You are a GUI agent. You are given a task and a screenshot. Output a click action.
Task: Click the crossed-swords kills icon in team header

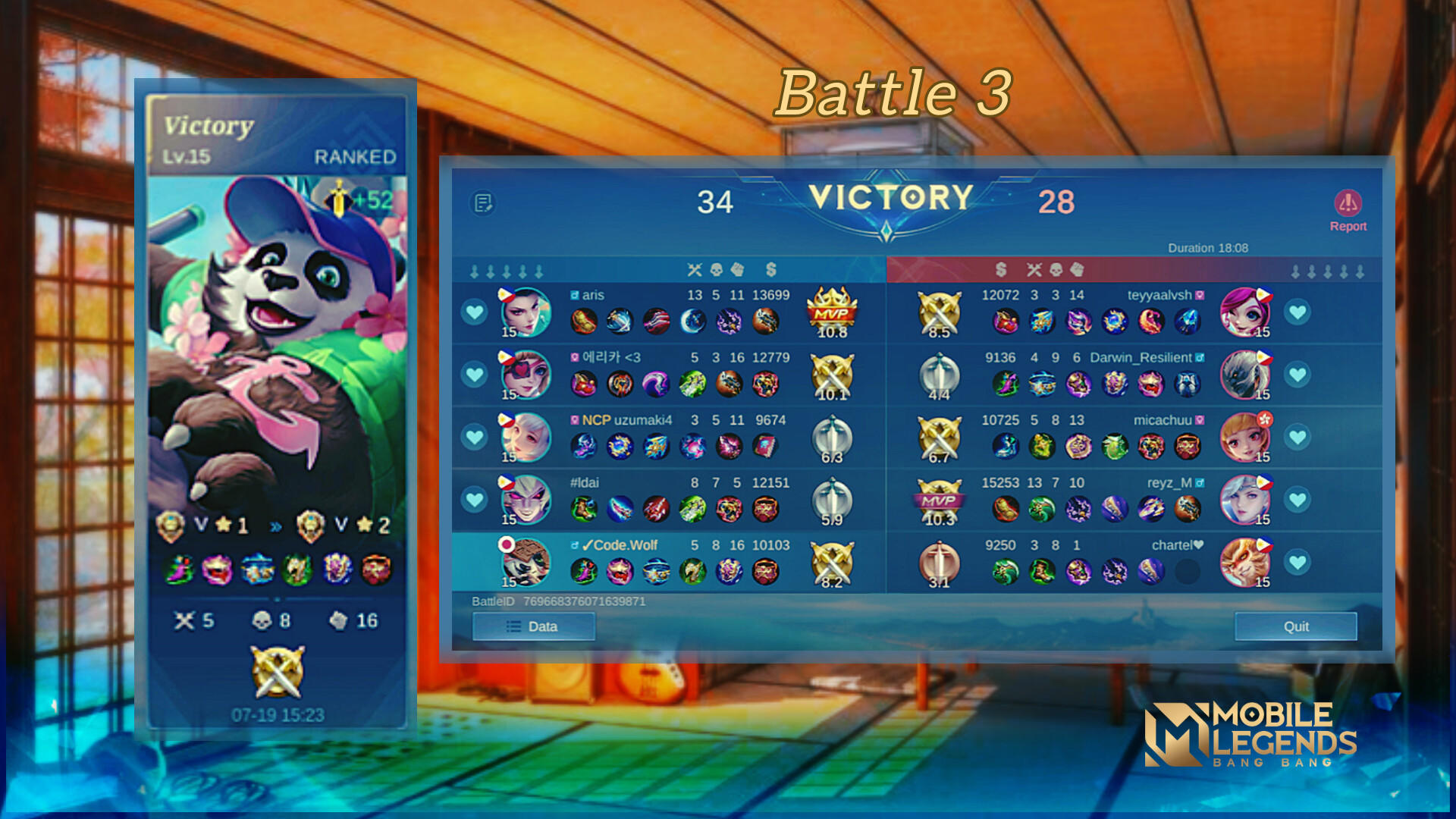tap(693, 268)
